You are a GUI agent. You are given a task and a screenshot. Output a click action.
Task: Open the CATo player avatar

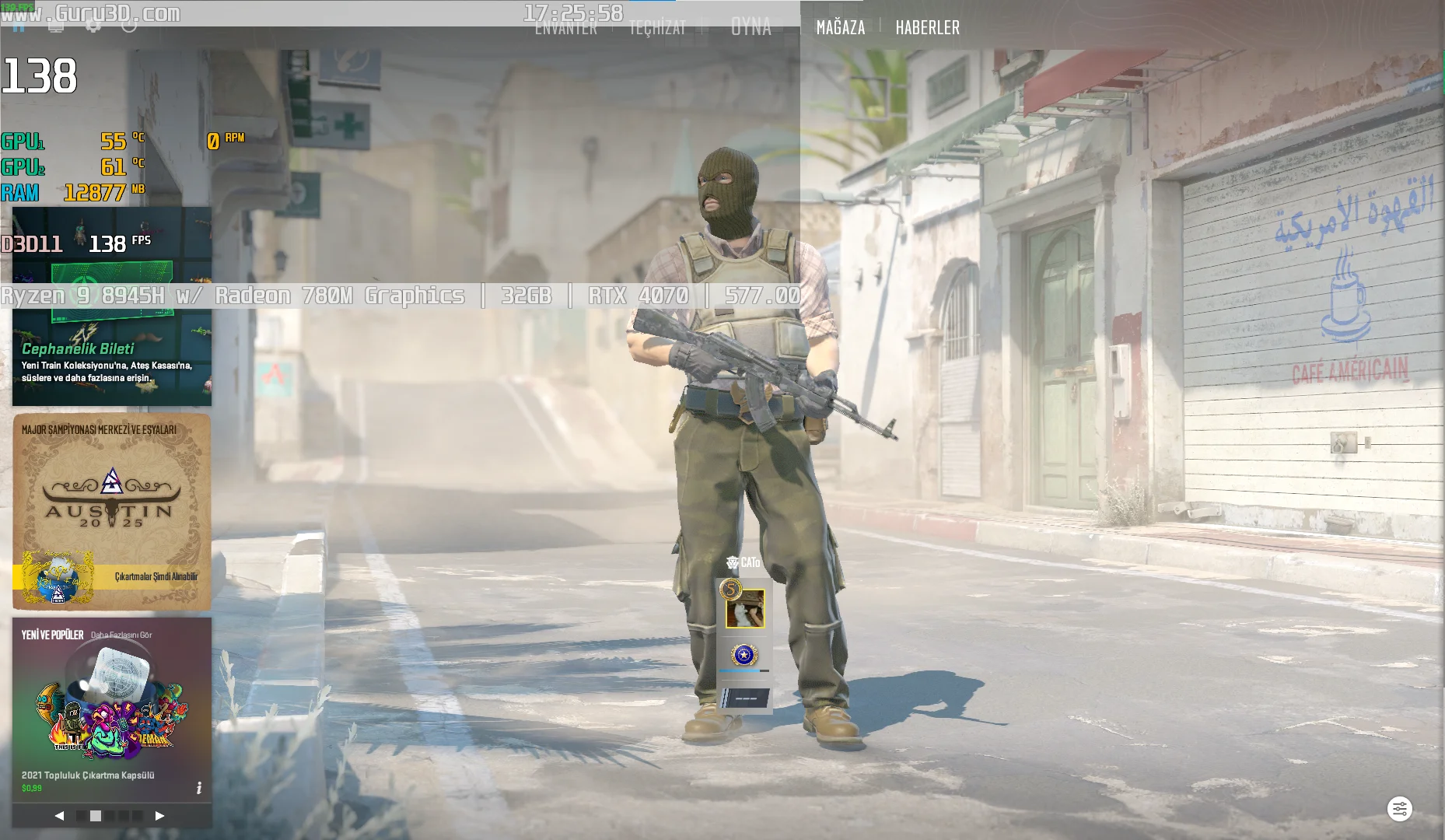(744, 608)
